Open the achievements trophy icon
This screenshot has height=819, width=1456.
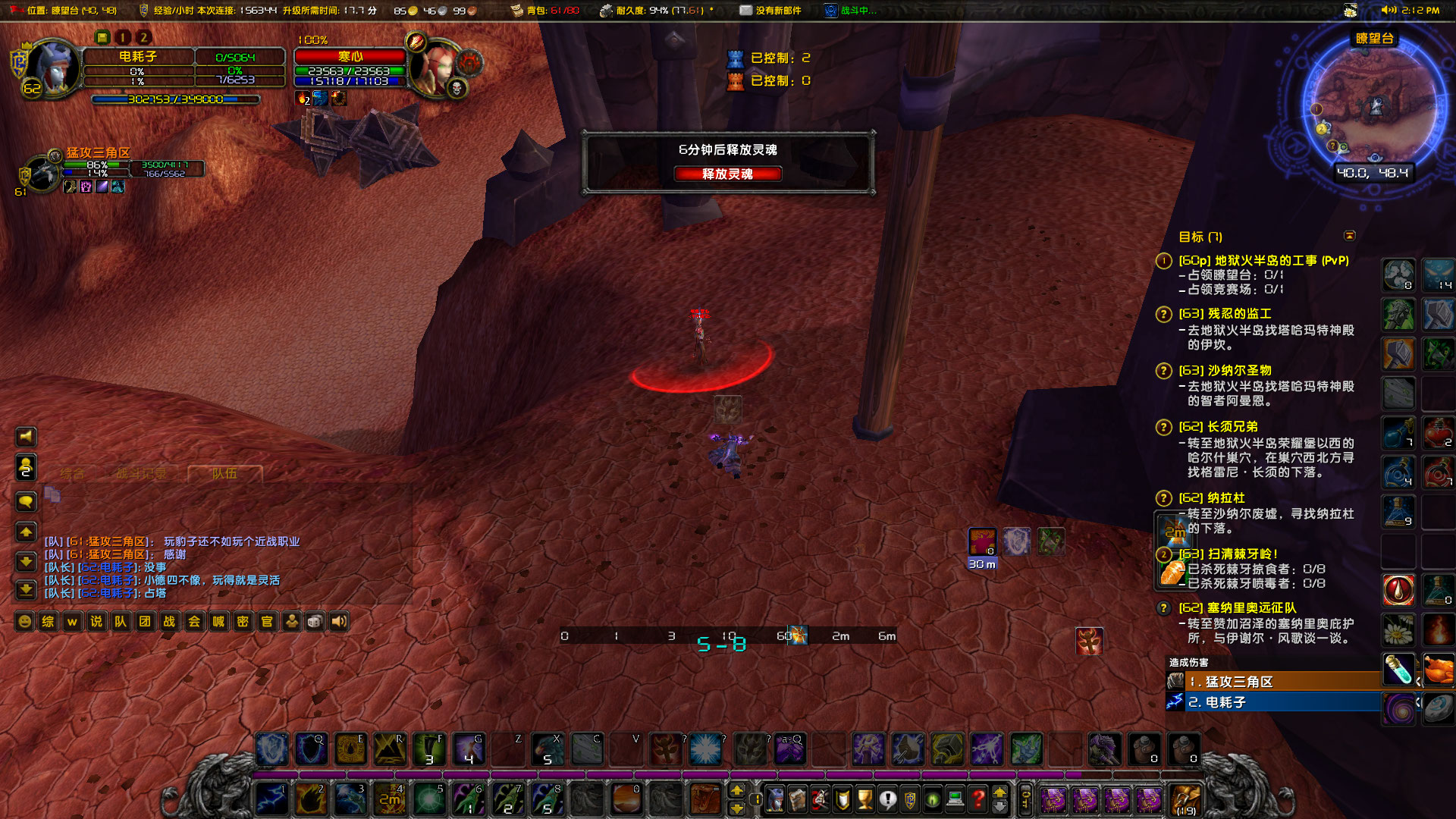[x=864, y=800]
